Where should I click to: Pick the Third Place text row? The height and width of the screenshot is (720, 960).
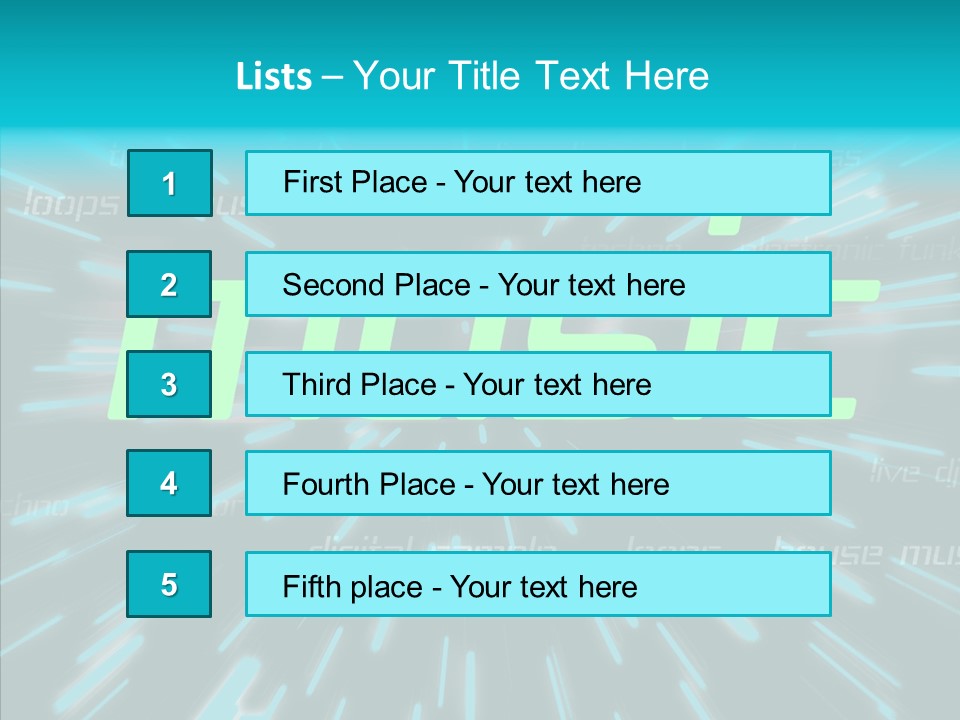point(538,384)
